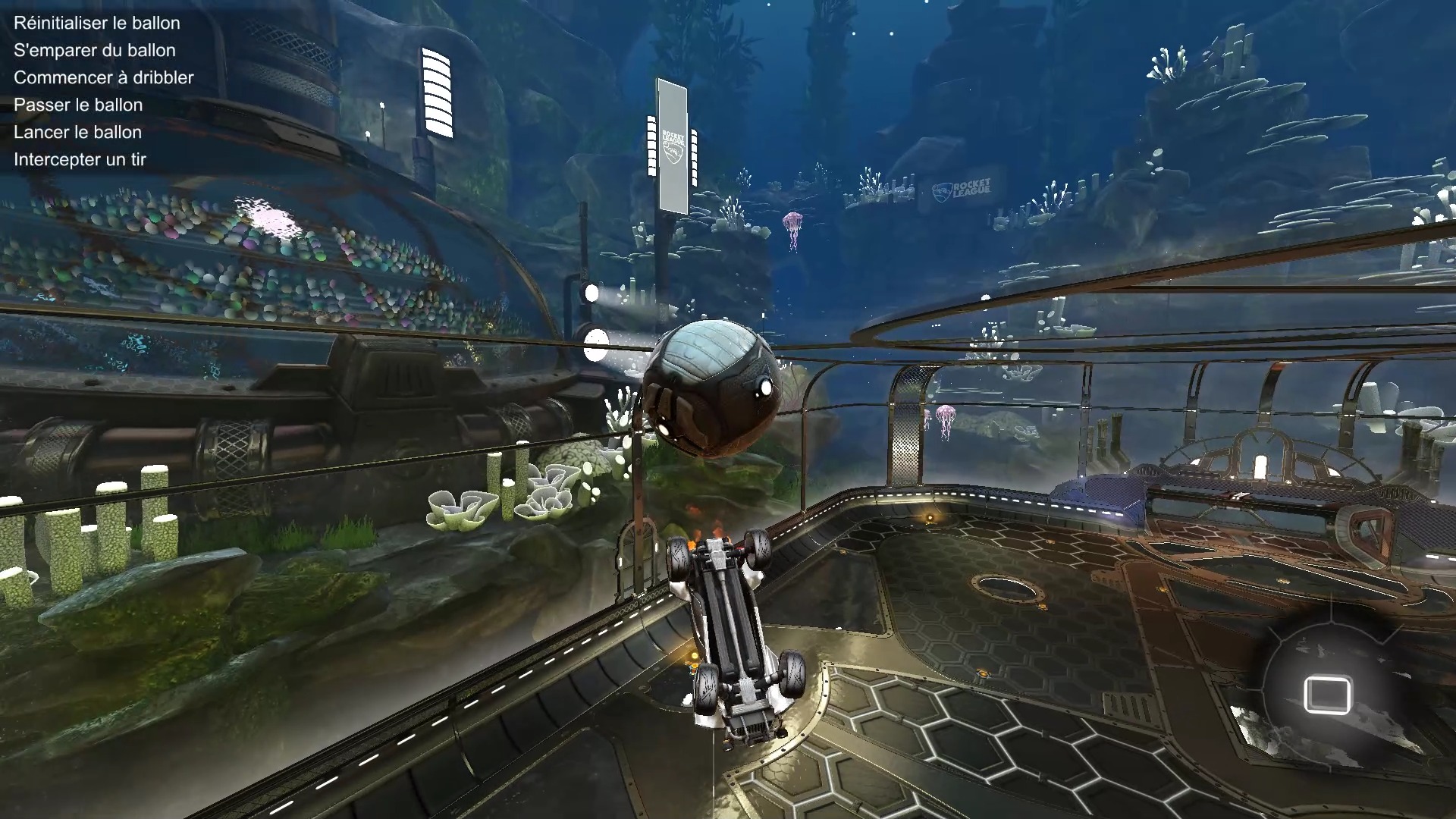This screenshot has width=1456, height=819.
Task: Select "Réinitialiser le ballon" option
Action: point(97,23)
